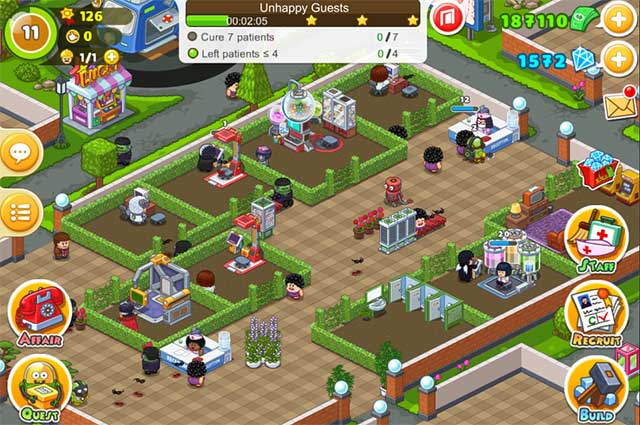
Task: Add more cash with the plus button
Action: (x=616, y=19)
